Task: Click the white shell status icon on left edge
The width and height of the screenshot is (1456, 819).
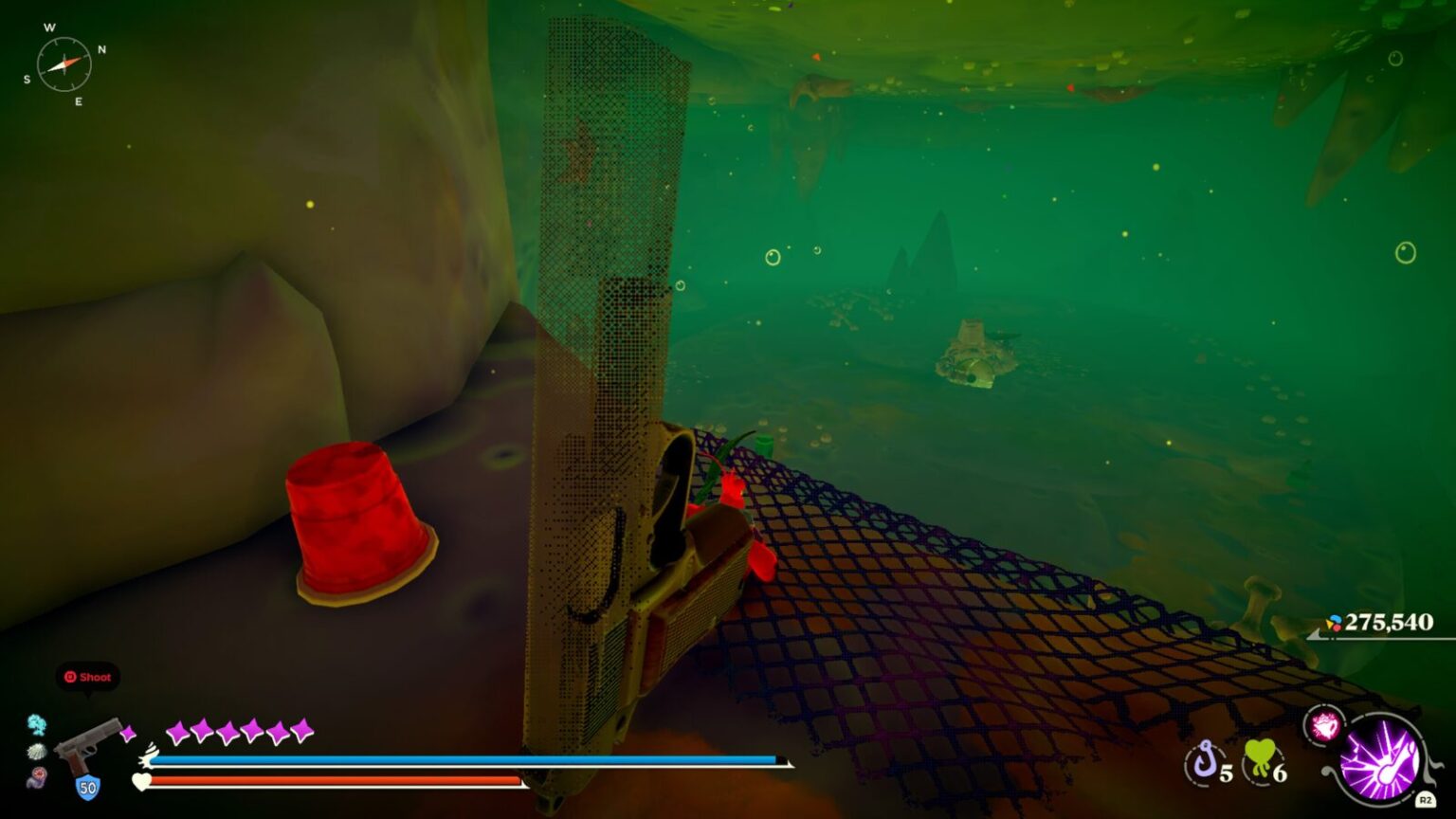Action: coord(36,752)
